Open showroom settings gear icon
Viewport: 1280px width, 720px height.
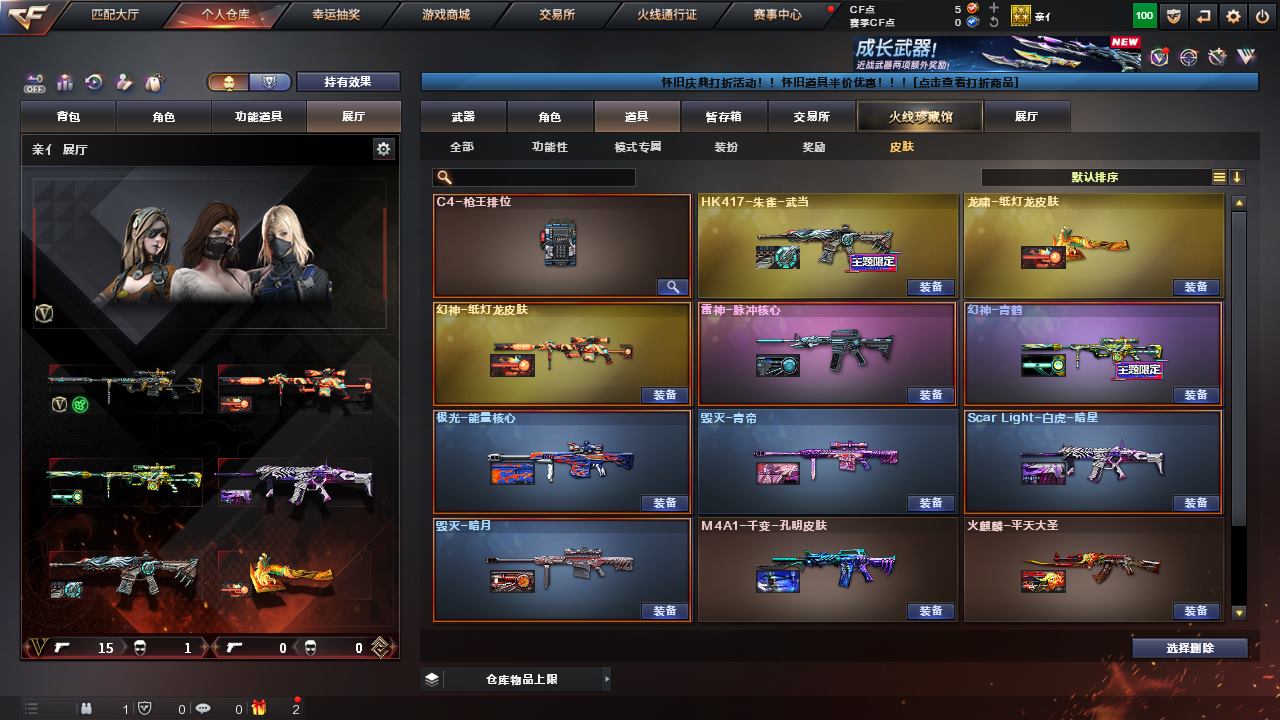pyautogui.click(x=383, y=149)
